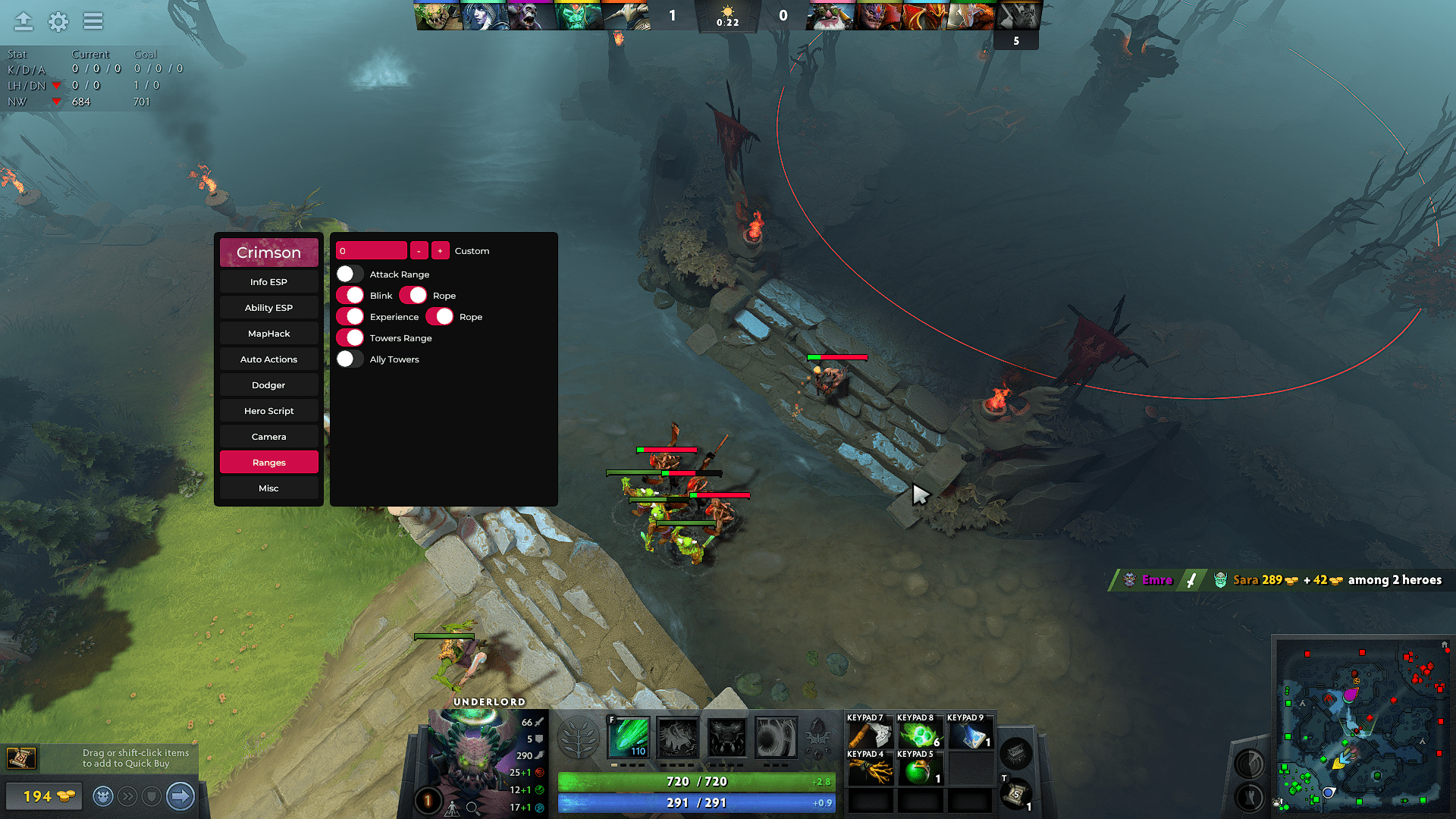Image resolution: width=1456 pixels, height=819 pixels.
Task: Use a Tango from the Keypad 8 slot
Action: [921, 733]
